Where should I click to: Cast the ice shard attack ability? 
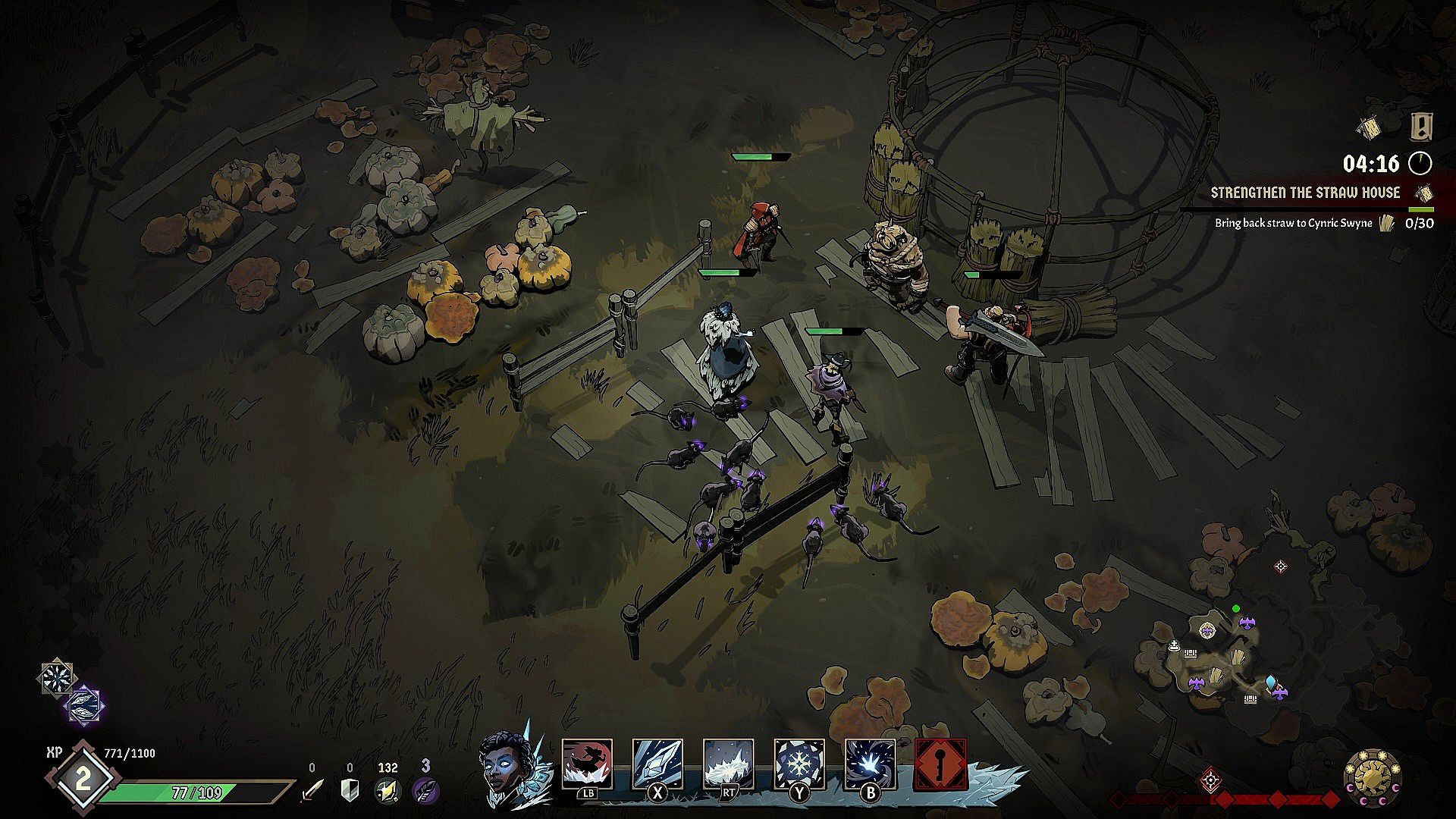coord(657,764)
